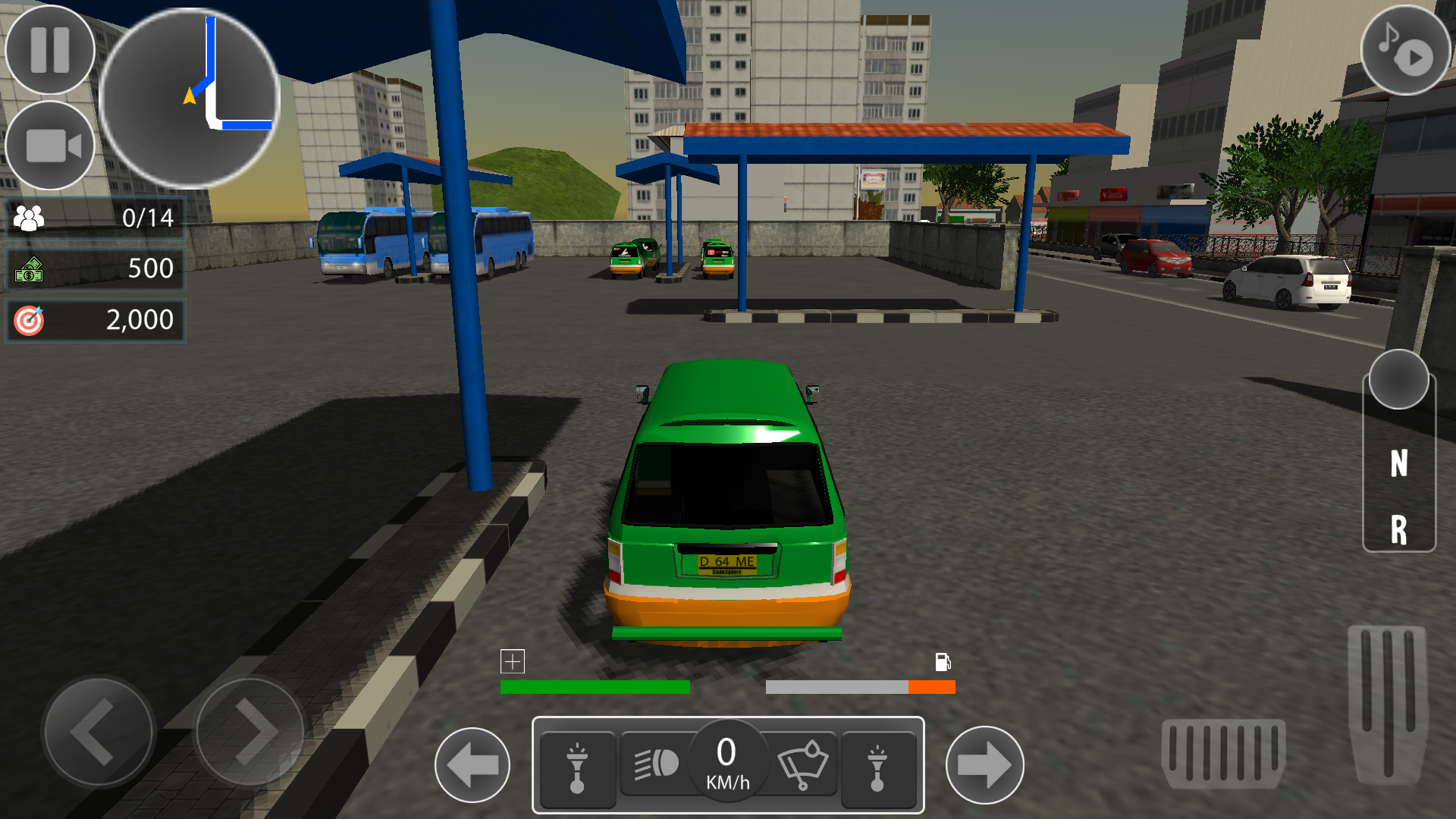Pause the game
1456x819 pixels.
pyautogui.click(x=48, y=48)
